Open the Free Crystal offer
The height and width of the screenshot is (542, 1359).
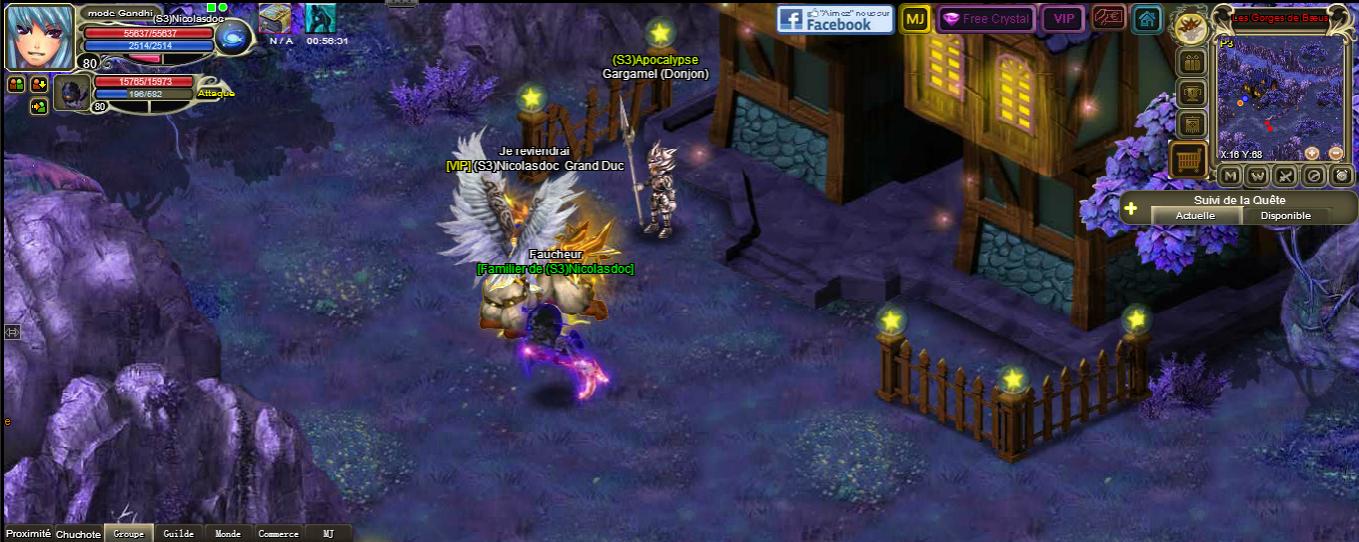984,19
